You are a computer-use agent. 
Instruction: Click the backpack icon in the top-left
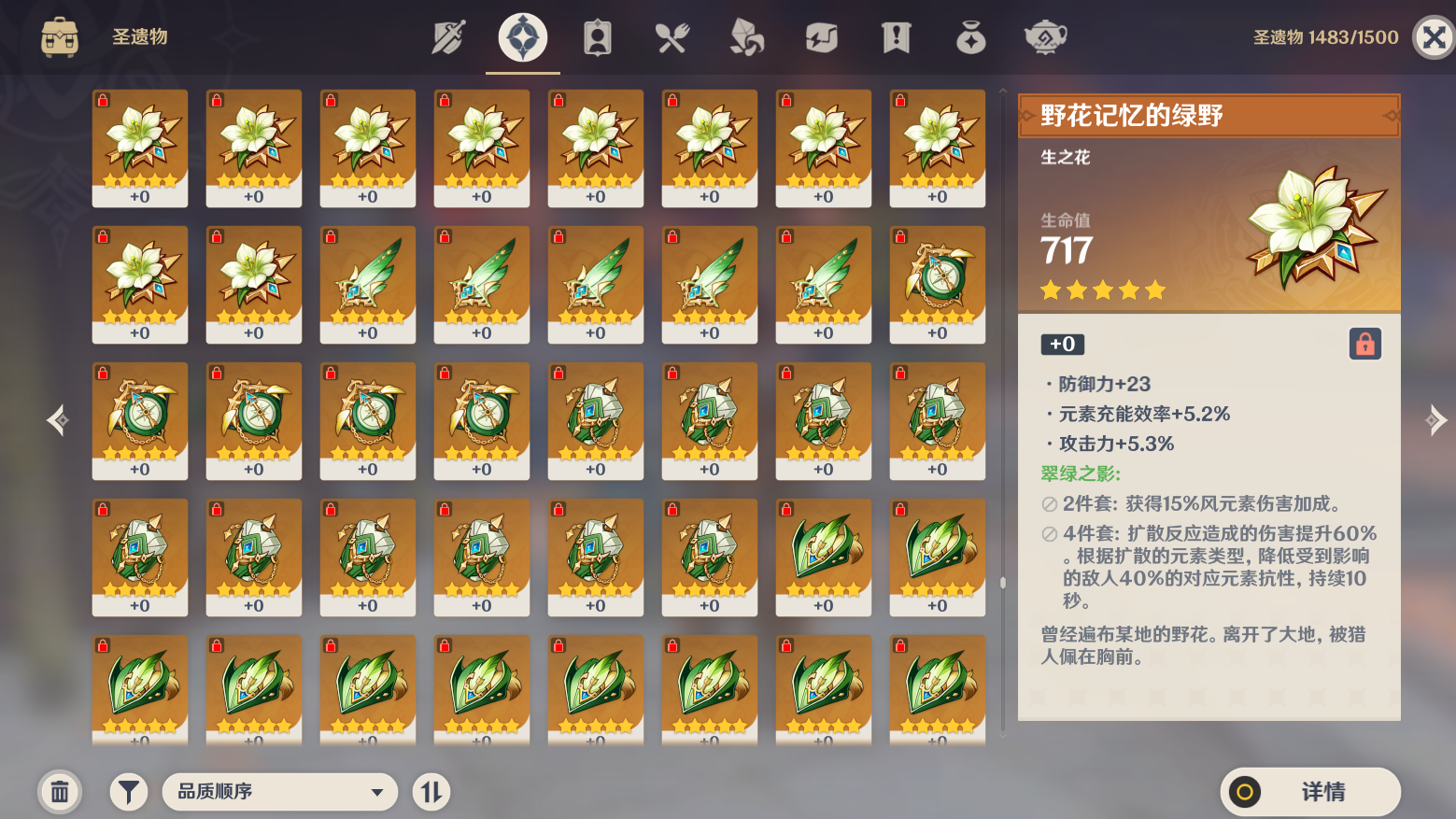60,37
